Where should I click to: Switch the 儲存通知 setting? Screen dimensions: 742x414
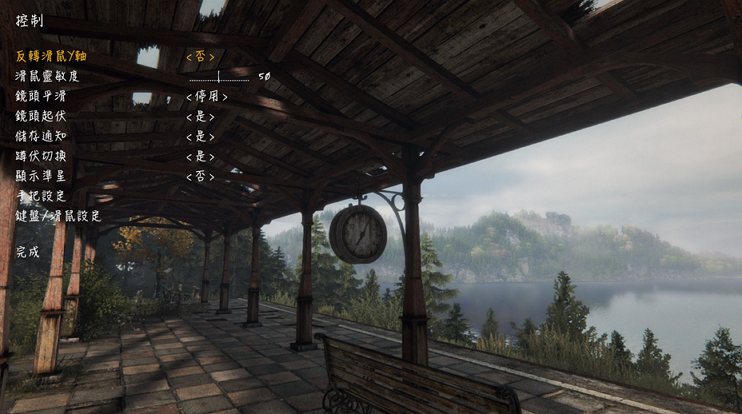[200, 136]
